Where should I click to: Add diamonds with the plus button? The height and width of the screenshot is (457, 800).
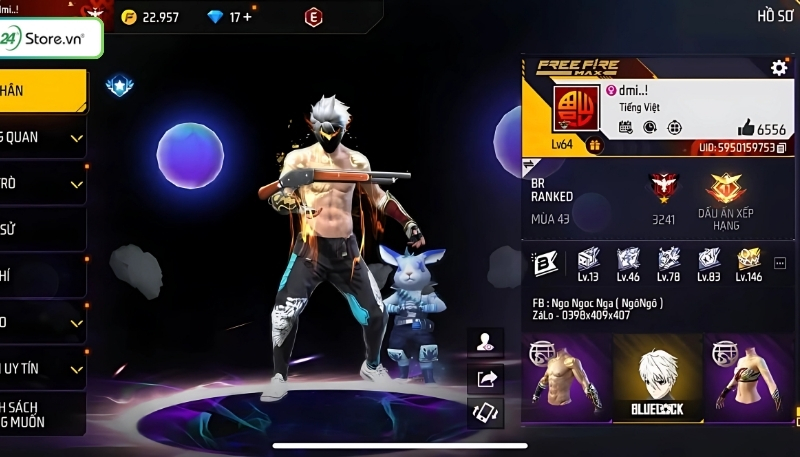(247, 17)
